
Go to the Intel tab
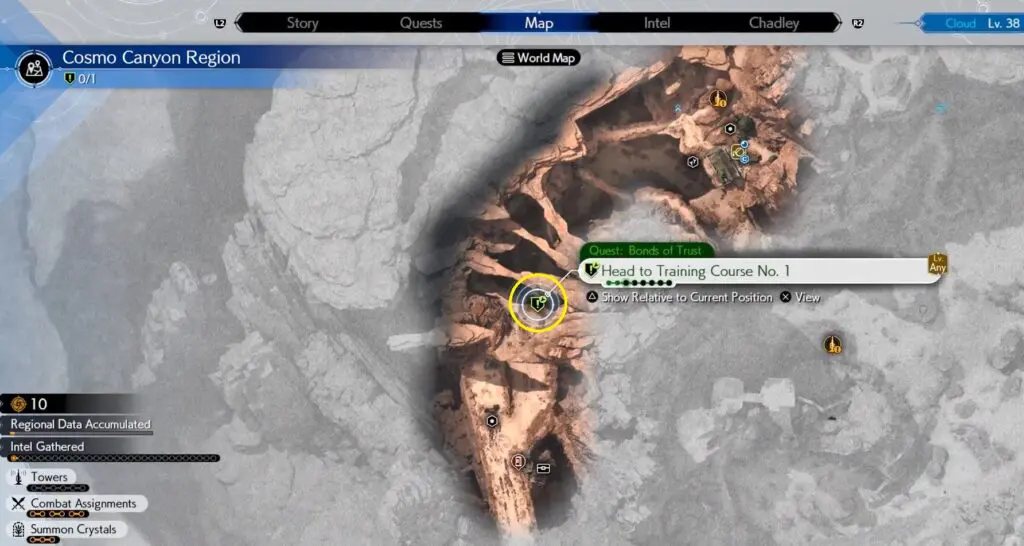[657, 23]
